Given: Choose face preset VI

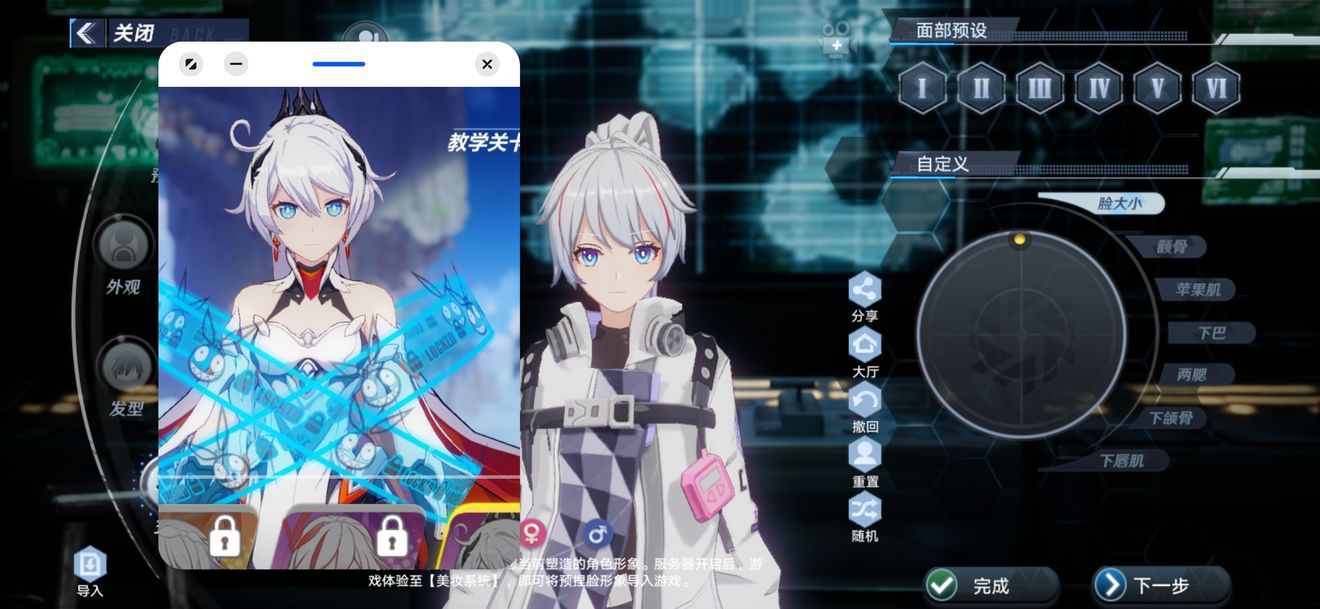Looking at the screenshot, I should 1216,89.
